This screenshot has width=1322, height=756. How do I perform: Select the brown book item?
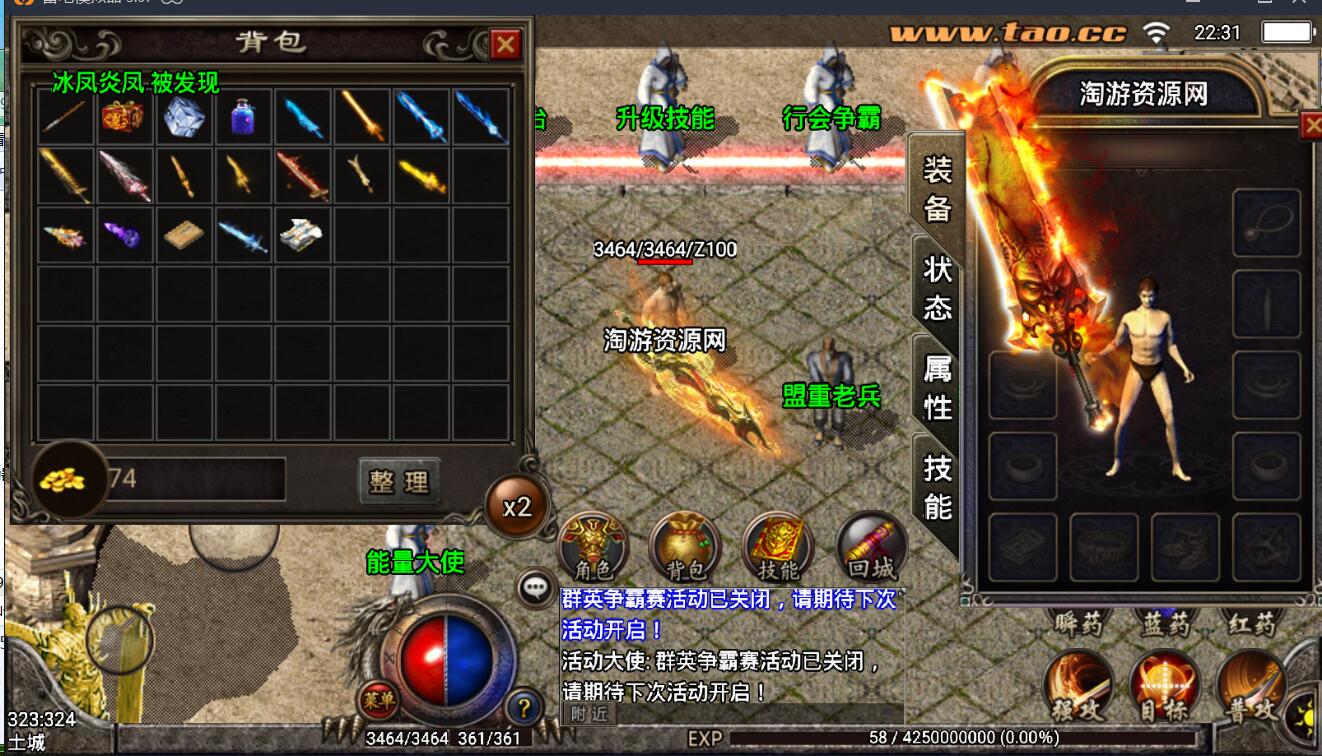tap(184, 235)
